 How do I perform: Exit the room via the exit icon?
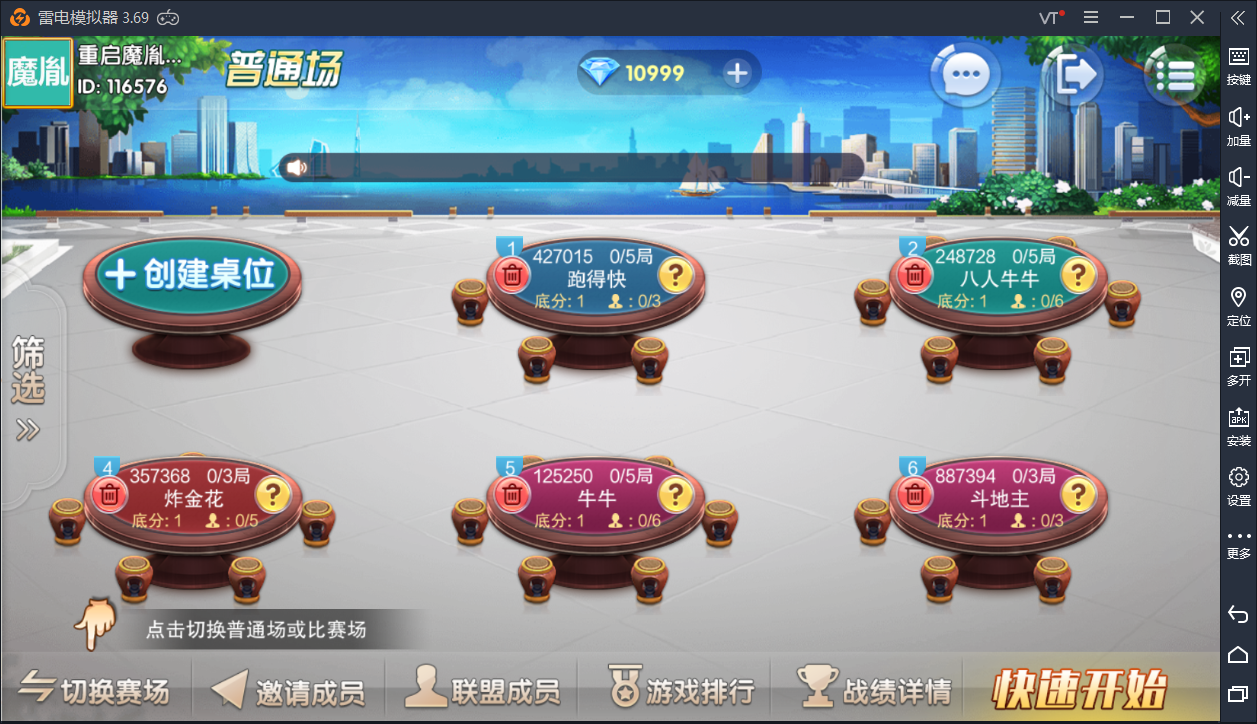[x=1073, y=74]
